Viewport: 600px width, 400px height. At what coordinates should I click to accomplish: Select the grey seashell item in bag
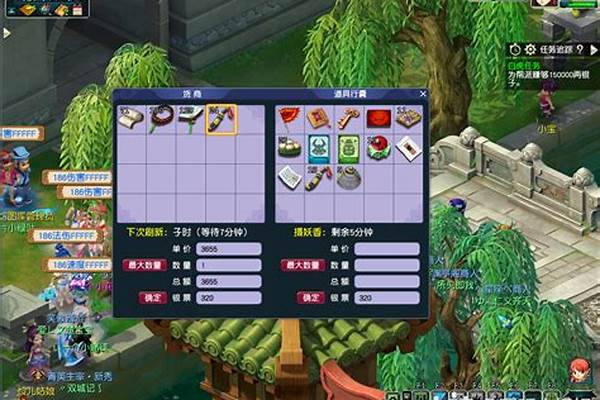point(349,179)
